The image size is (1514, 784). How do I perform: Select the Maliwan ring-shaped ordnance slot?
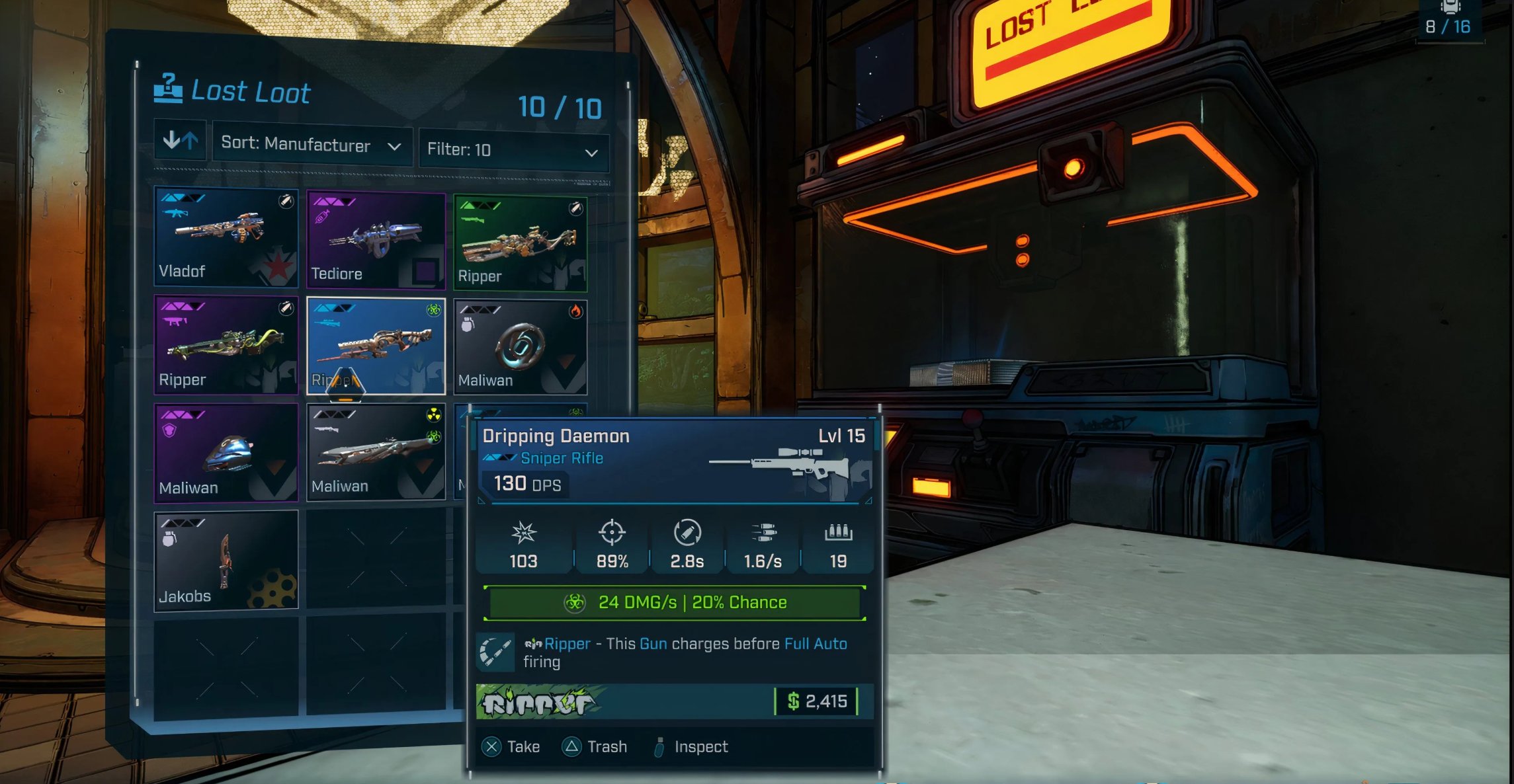coord(521,348)
